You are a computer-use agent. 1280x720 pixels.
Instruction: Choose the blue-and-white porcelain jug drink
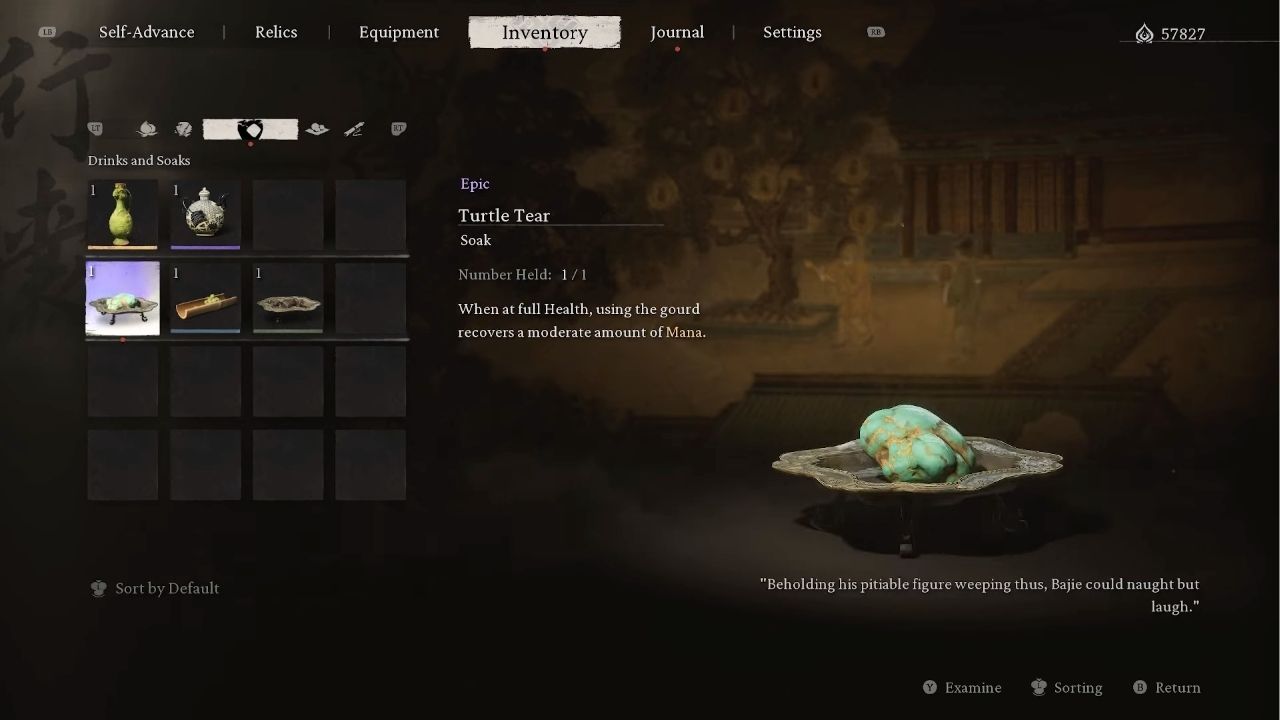pyautogui.click(x=205, y=214)
